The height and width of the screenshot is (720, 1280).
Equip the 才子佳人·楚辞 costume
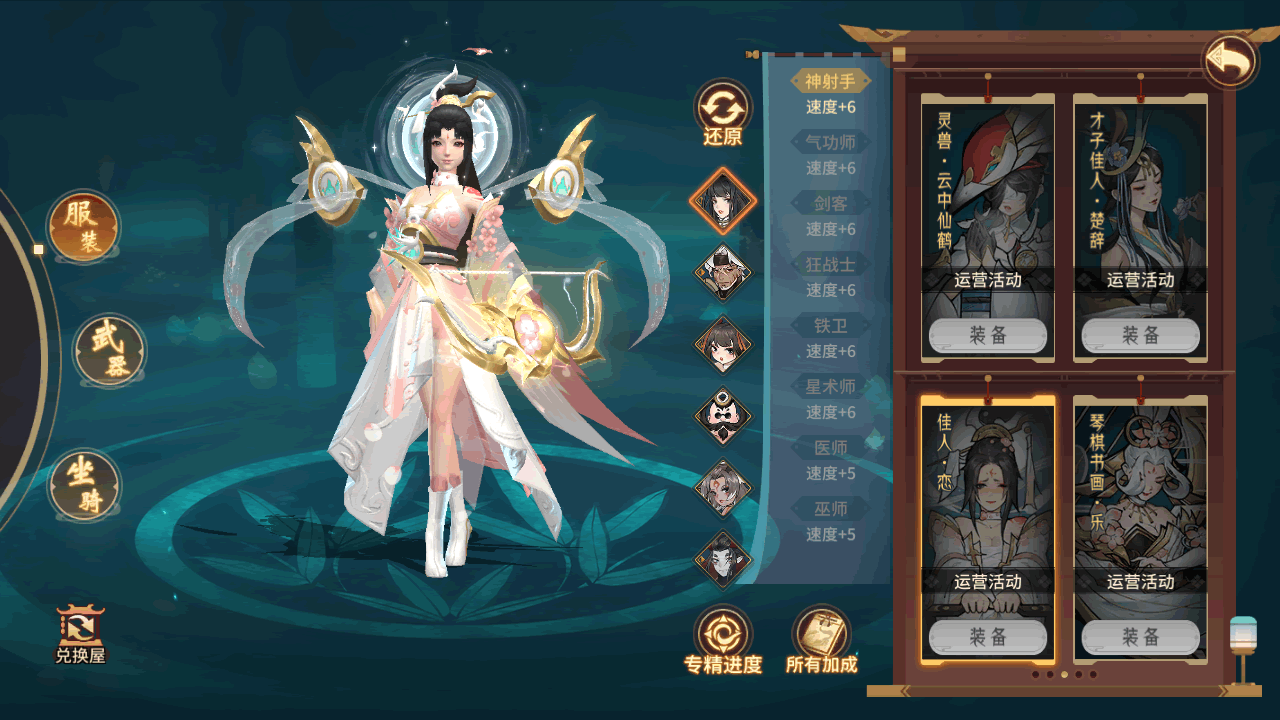pyautogui.click(x=1140, y=336)
